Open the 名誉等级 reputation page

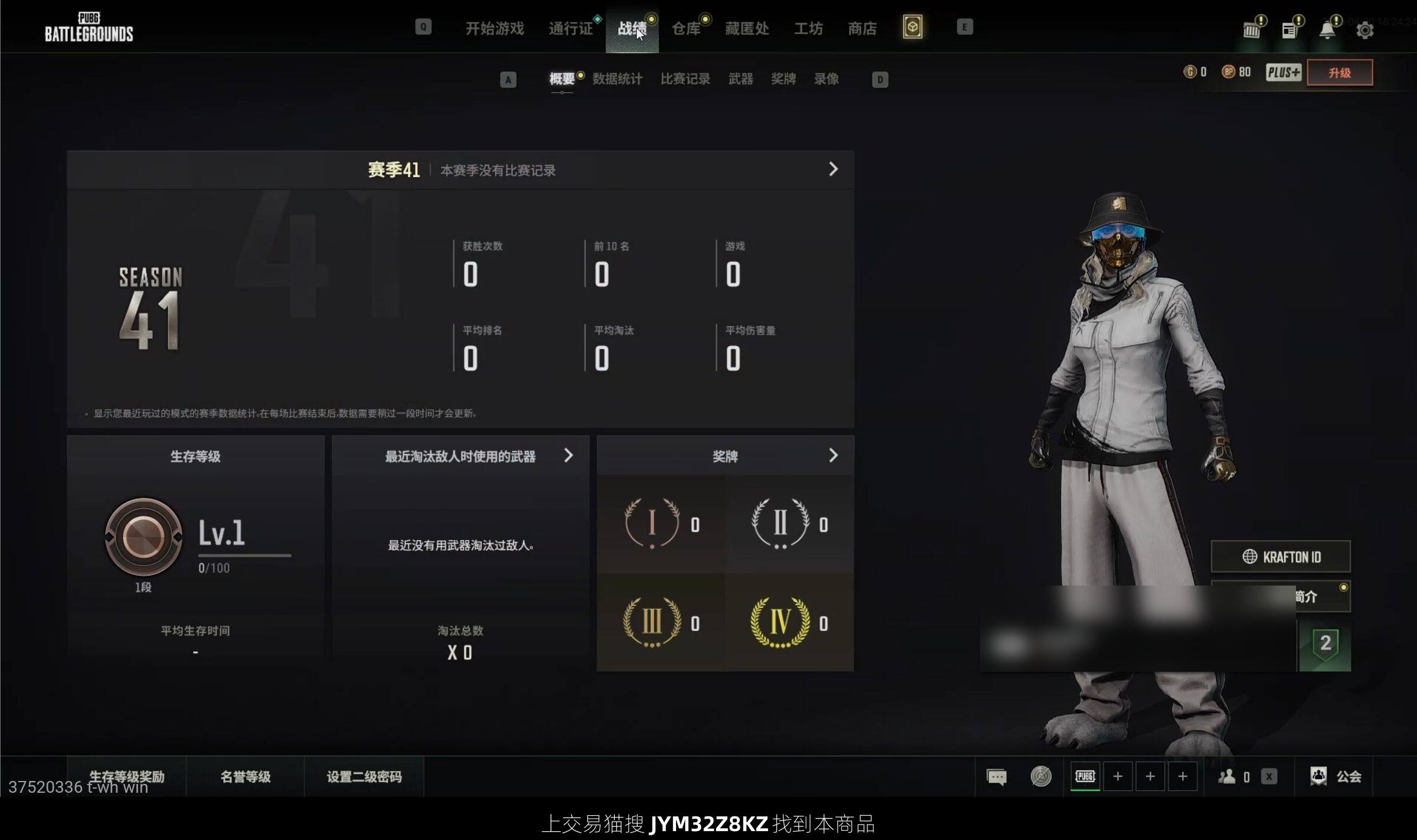(245, 776)
